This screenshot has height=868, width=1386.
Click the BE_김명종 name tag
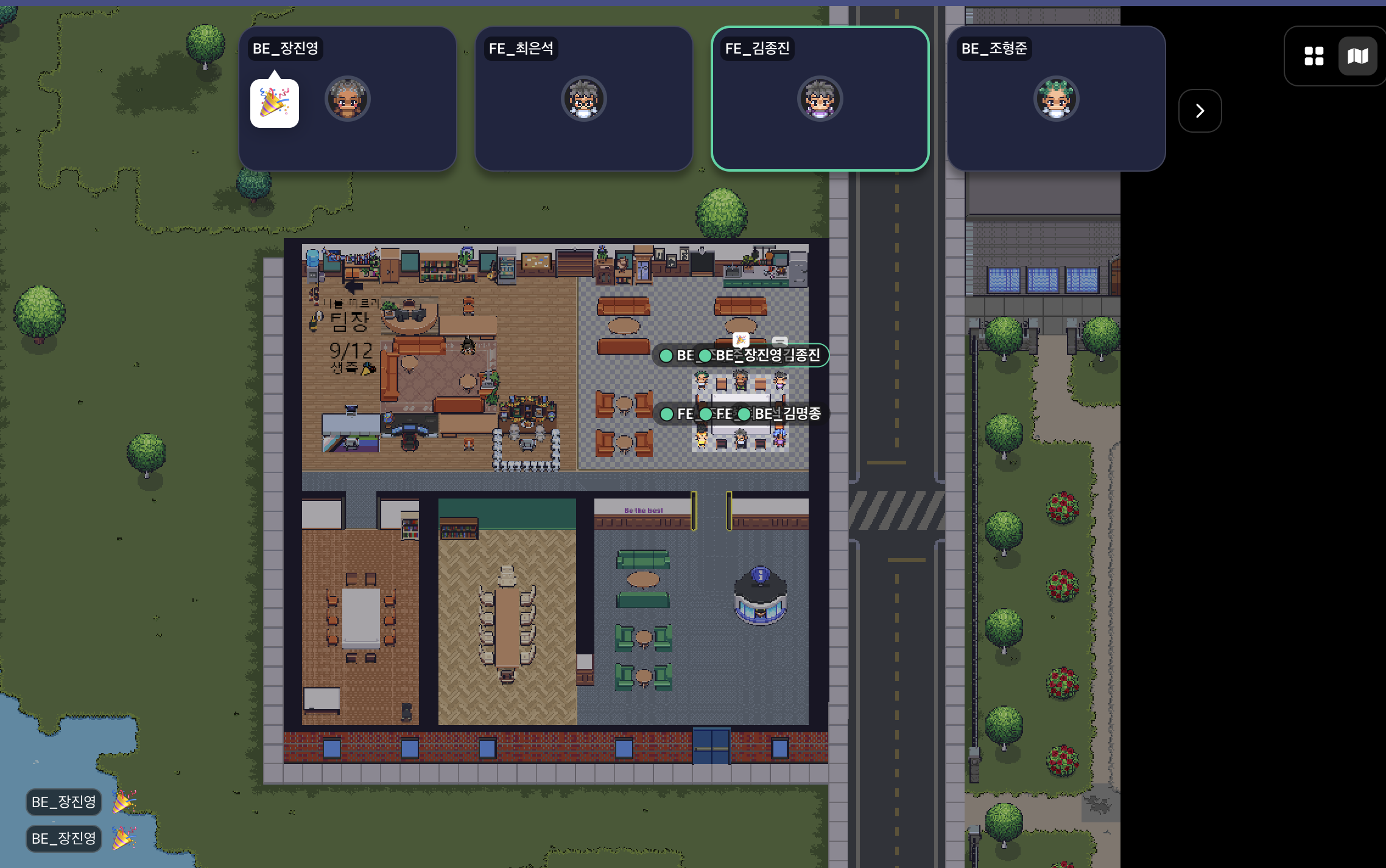(786, 414)
